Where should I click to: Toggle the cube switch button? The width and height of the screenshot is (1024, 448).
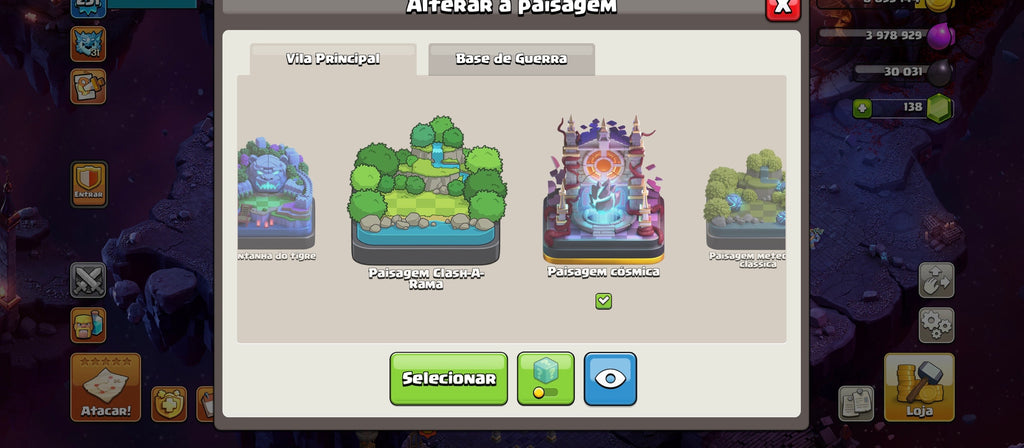[x=546, y=378]
